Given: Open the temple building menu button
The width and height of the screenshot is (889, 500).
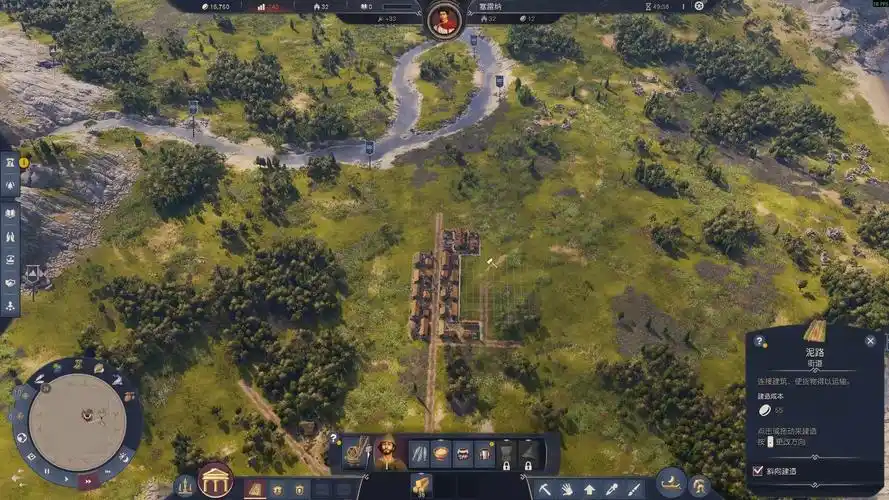Looking at the screenshot, I should 215,480.
